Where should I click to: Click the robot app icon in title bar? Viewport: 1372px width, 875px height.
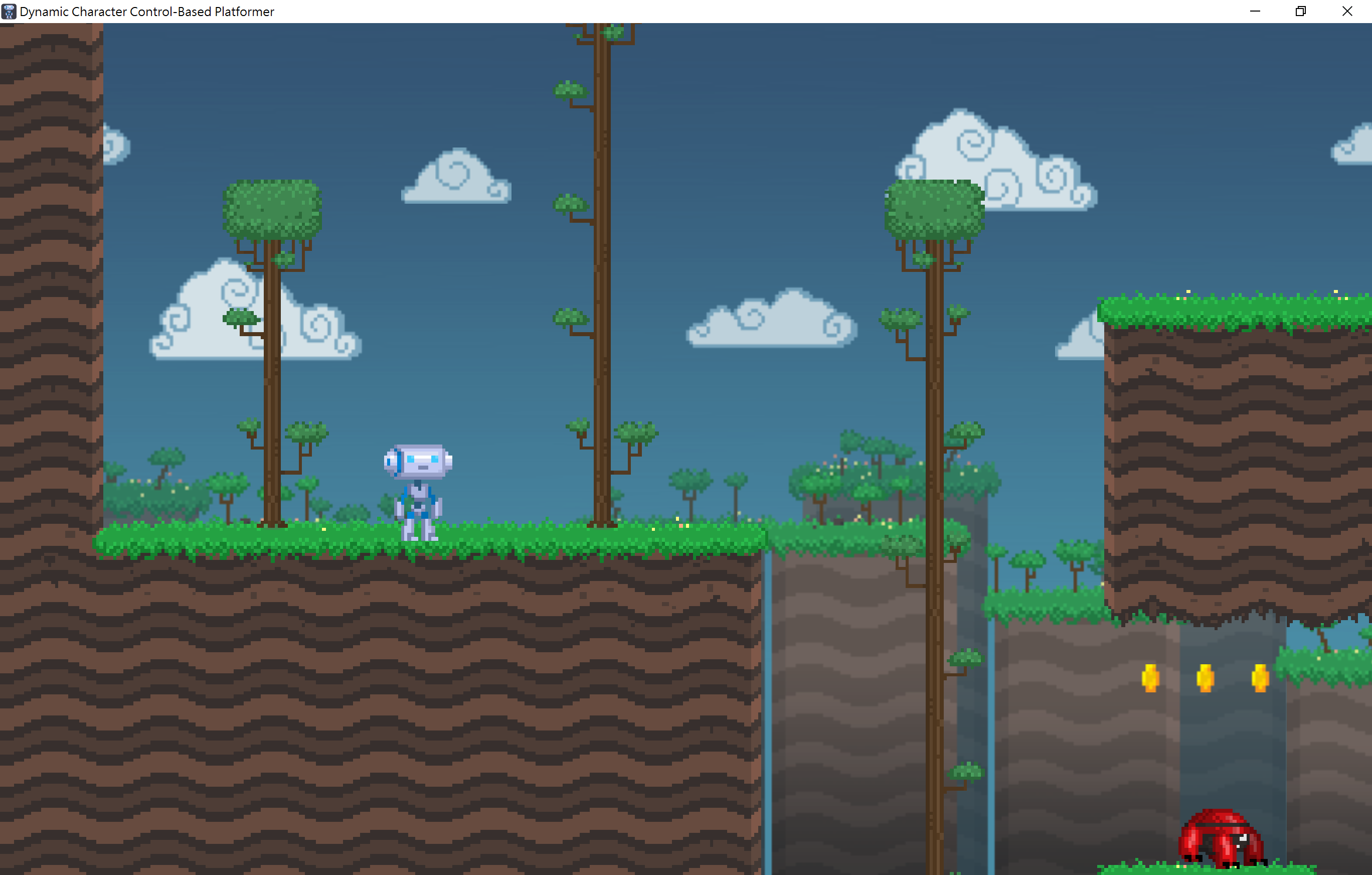point(9,11)
